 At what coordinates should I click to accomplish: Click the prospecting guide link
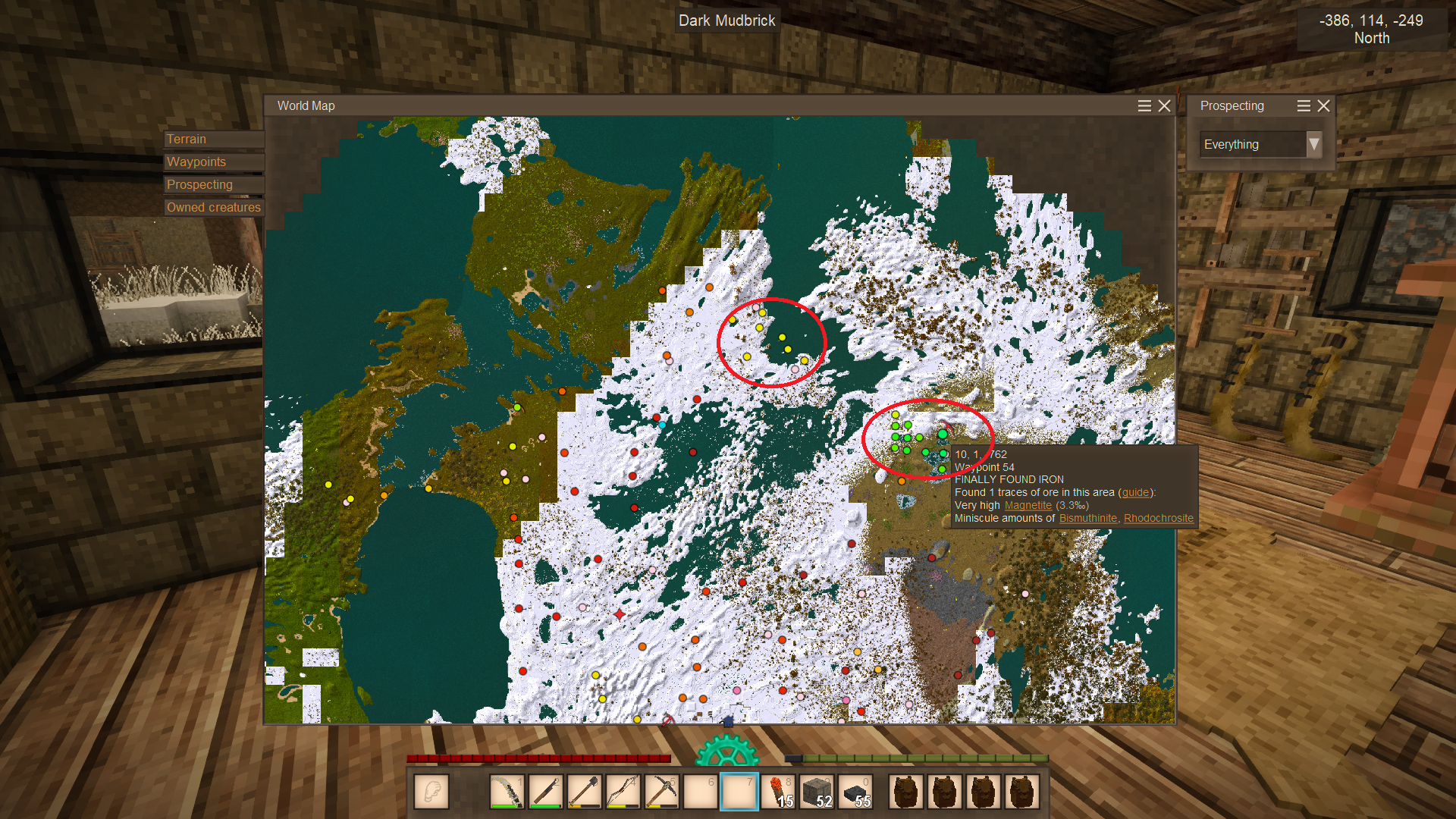1134,493
